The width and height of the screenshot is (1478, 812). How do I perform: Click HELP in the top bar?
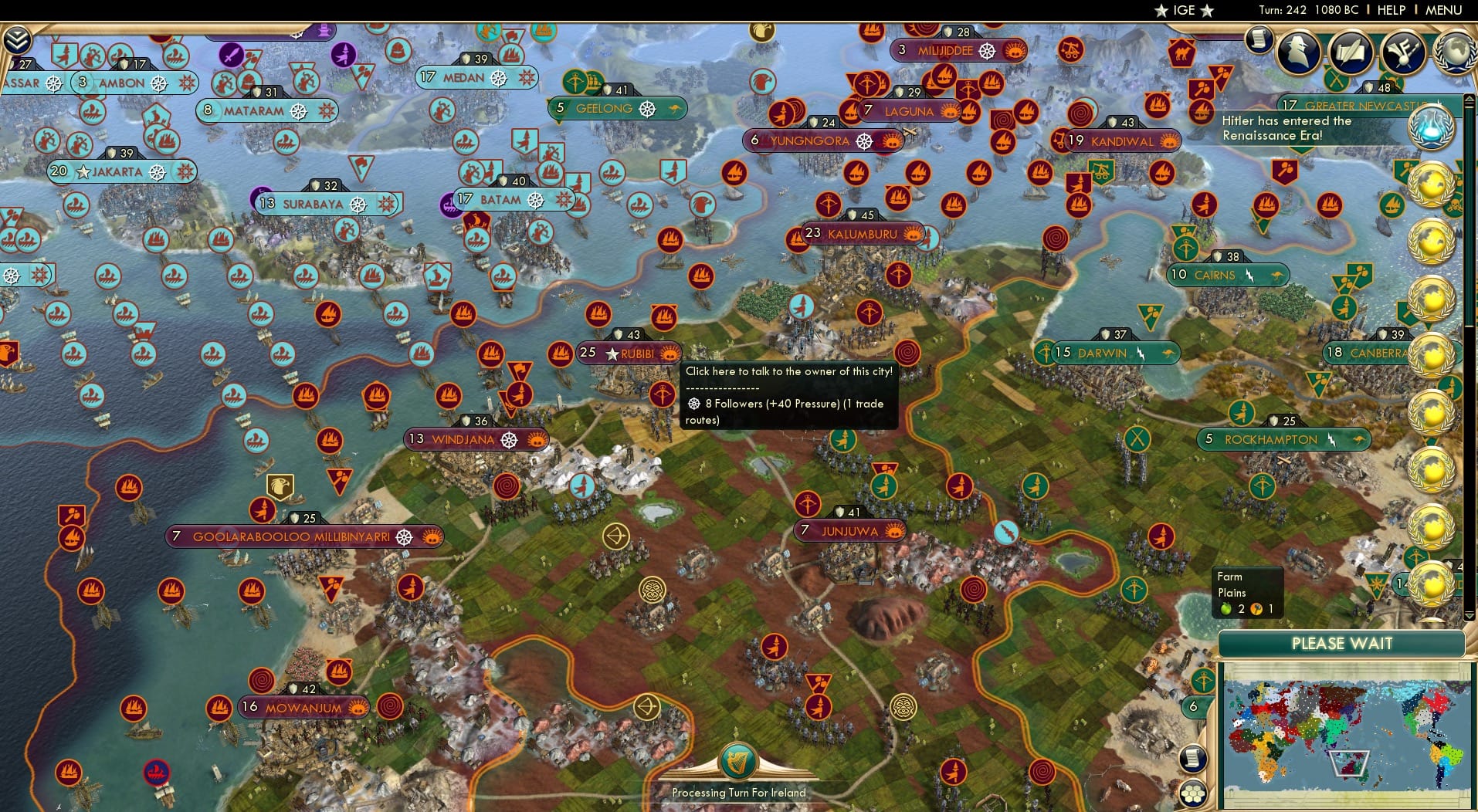(1390, 11)
